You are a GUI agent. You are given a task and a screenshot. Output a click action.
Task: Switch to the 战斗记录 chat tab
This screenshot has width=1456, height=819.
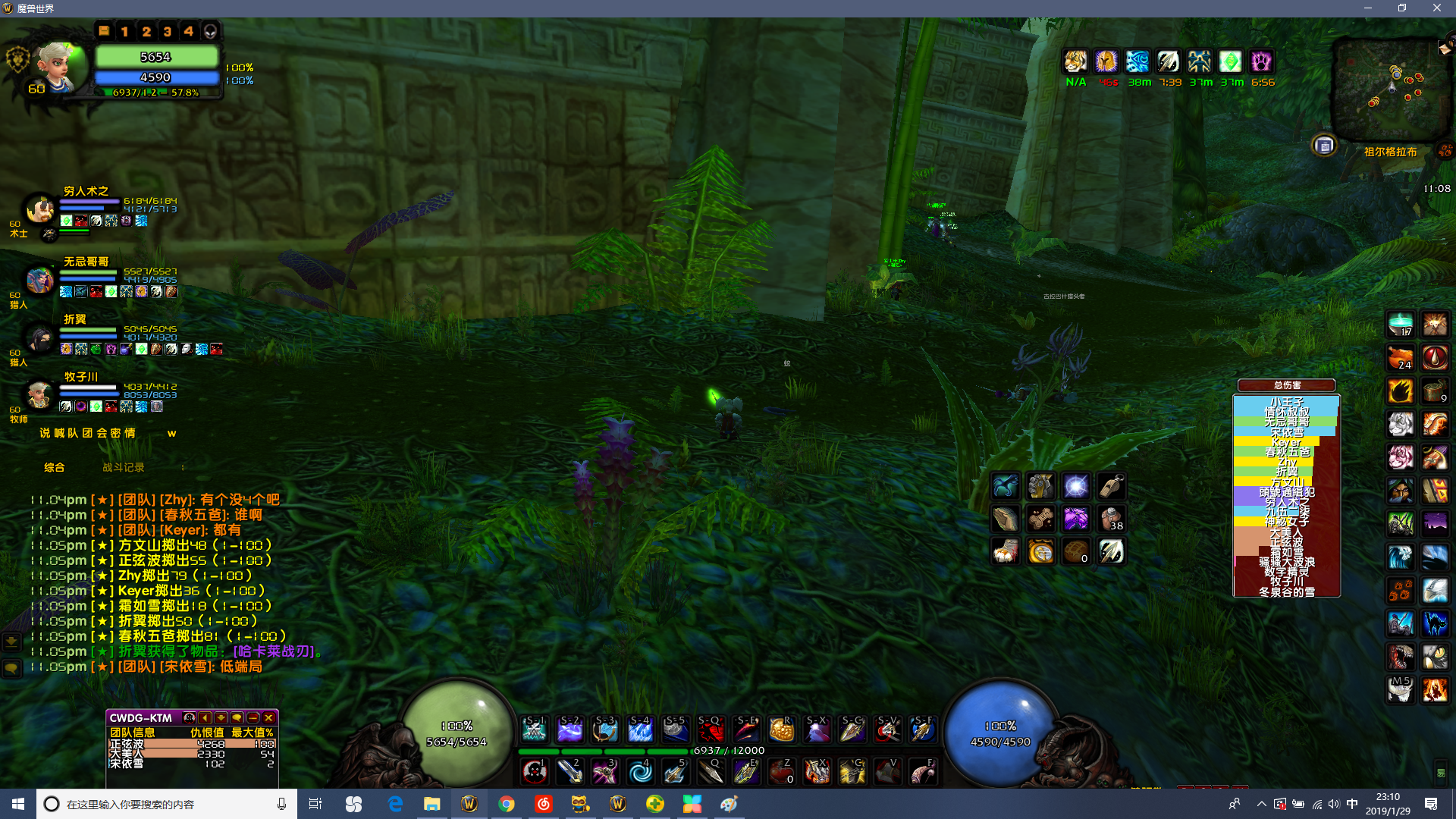(123, 467)
